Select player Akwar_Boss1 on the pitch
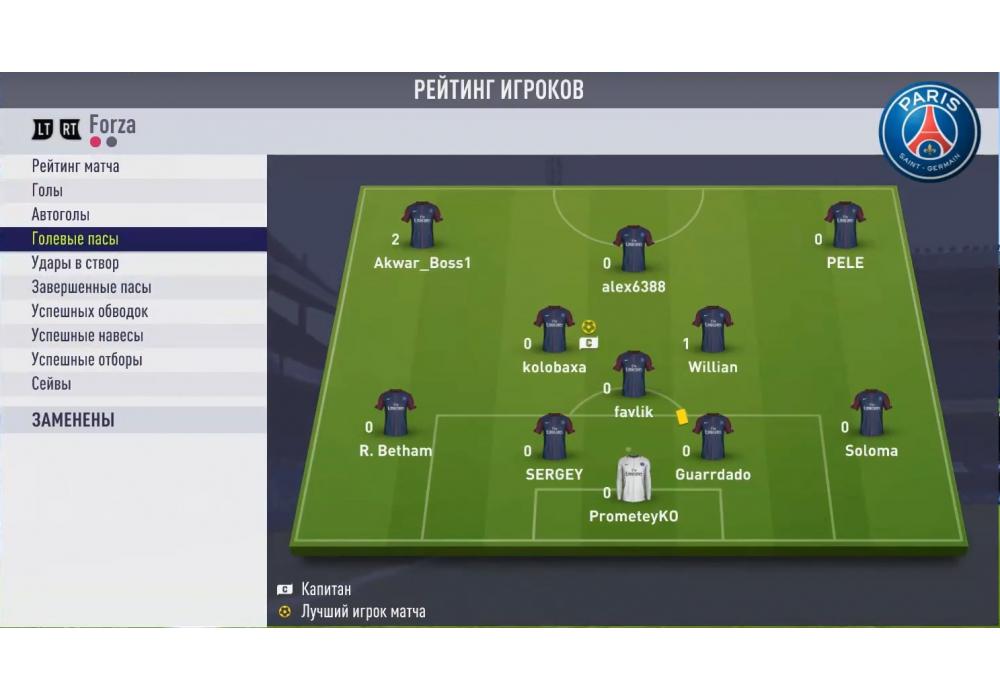 click(422, 226)
